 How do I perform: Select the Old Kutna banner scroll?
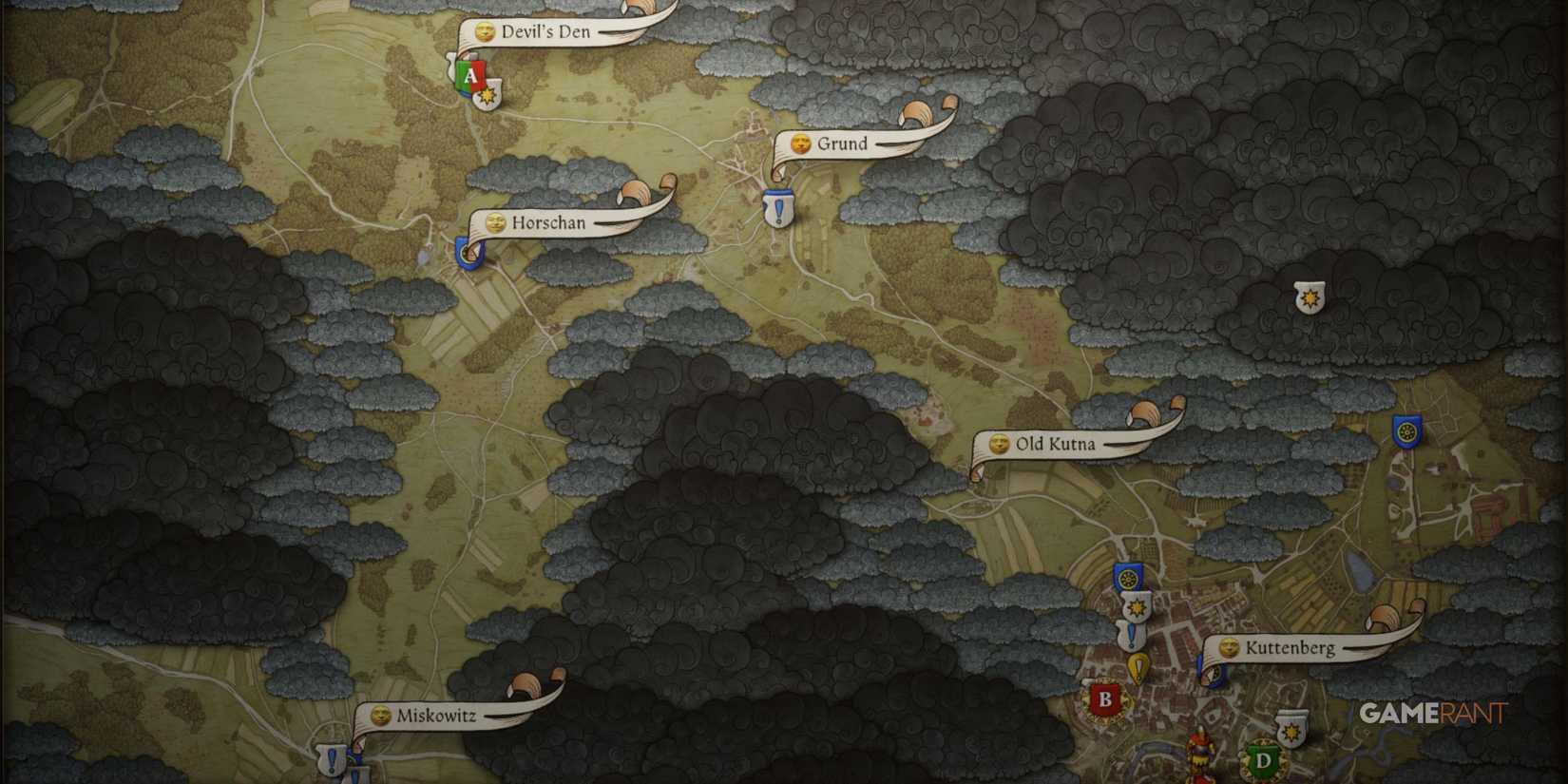1055,444
